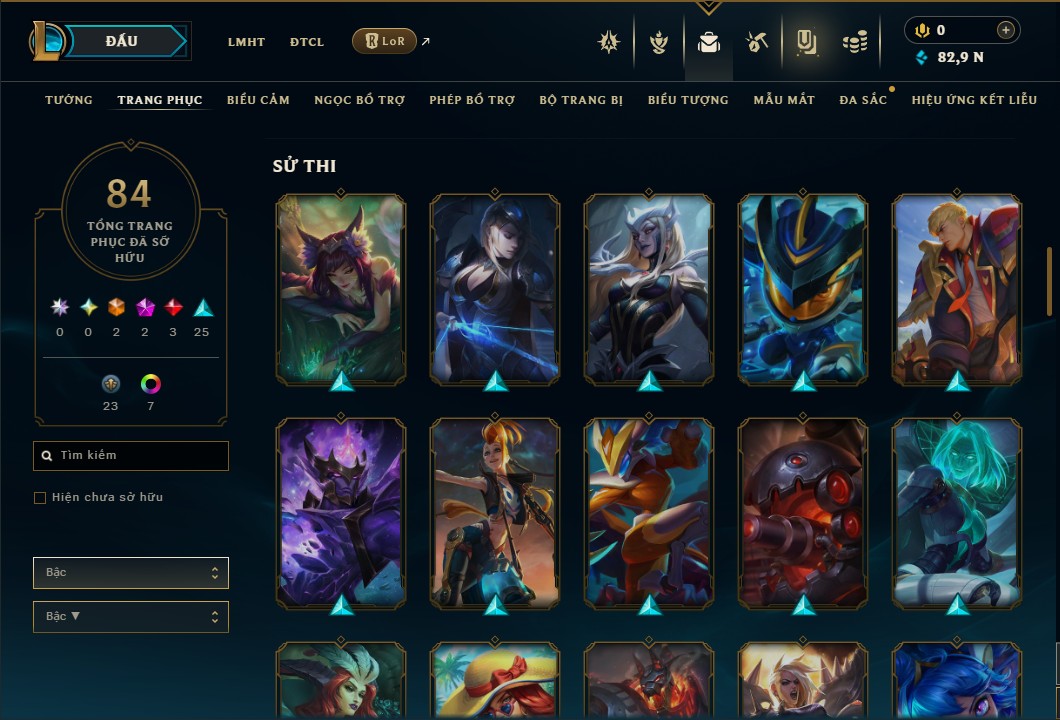
Task: Open the collection briefcase icon
Action: click(709, 42)
